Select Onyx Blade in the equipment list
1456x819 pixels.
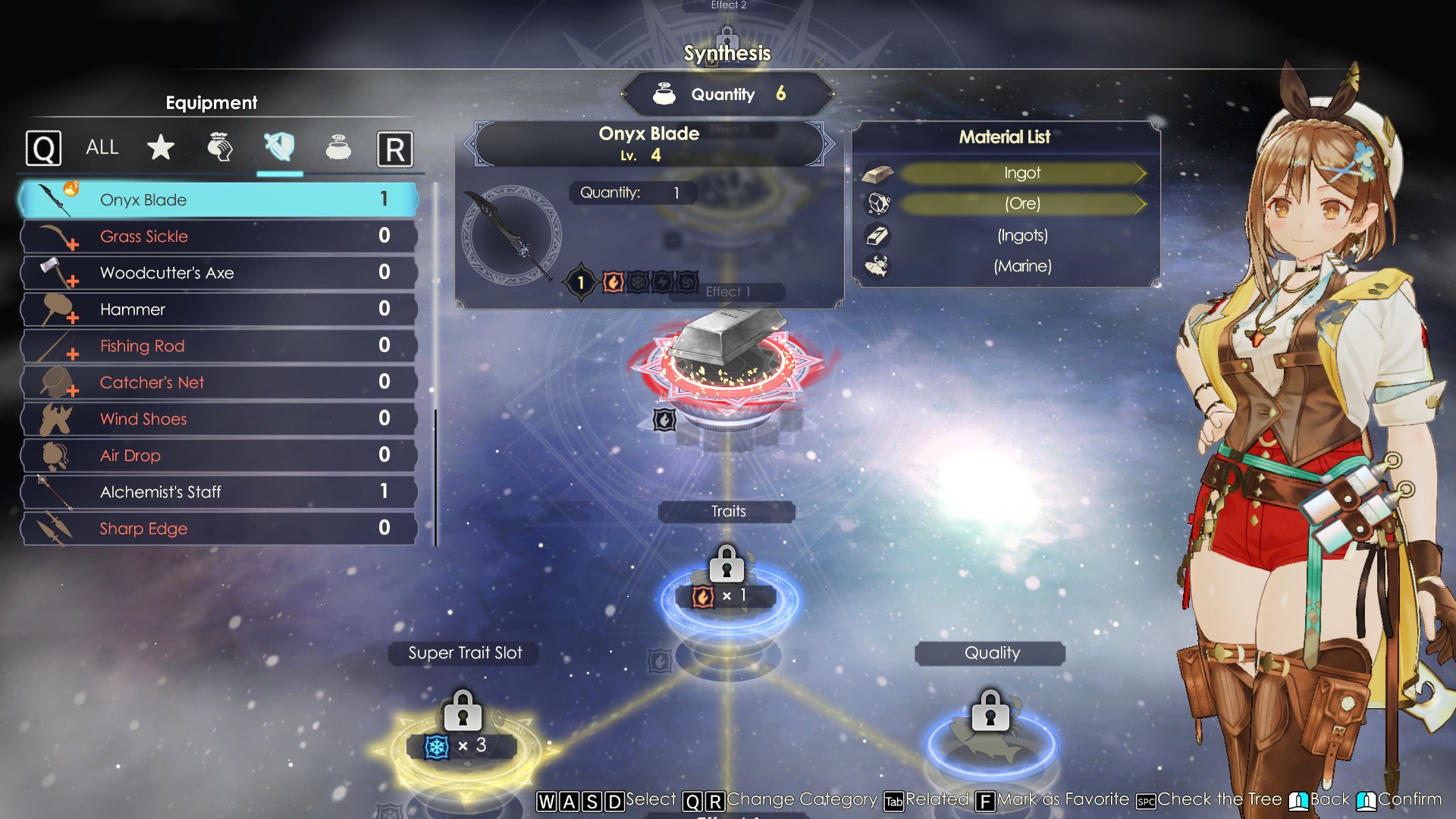(x=218, y=200)
